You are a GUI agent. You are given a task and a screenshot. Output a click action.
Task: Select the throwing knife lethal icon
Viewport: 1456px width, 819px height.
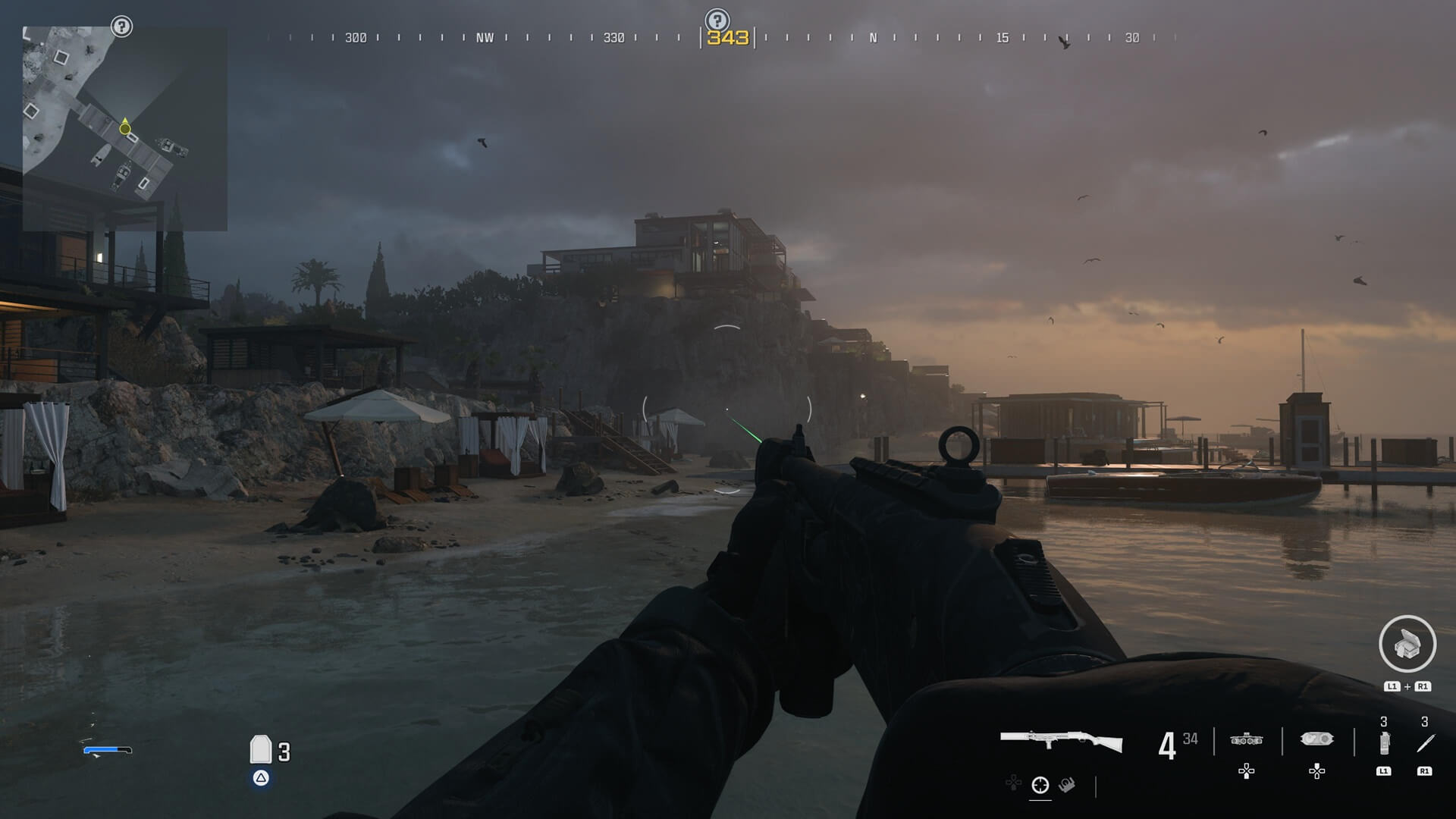click(1424, 743)
